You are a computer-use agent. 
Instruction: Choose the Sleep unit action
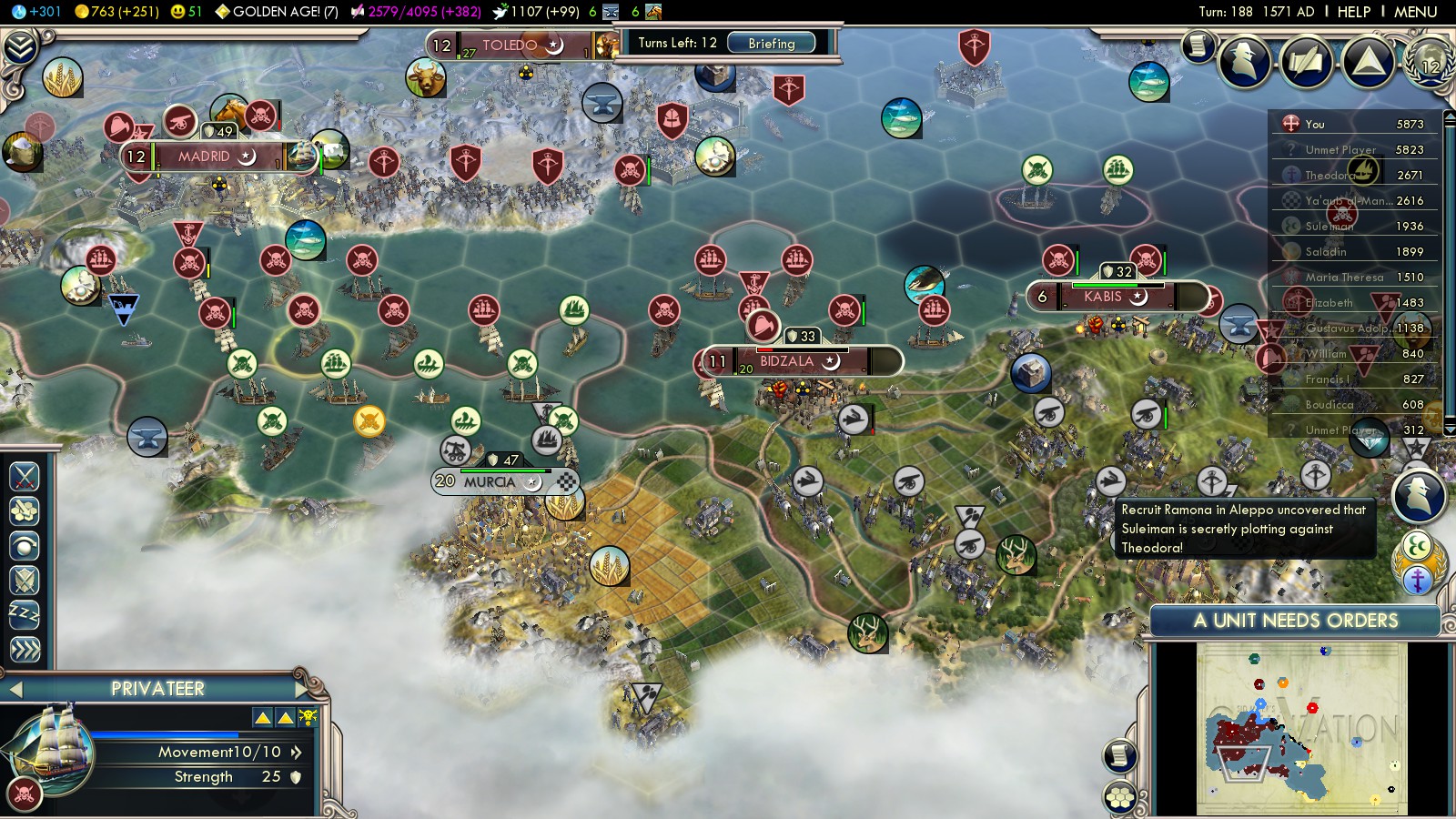[x=25, y=614]
